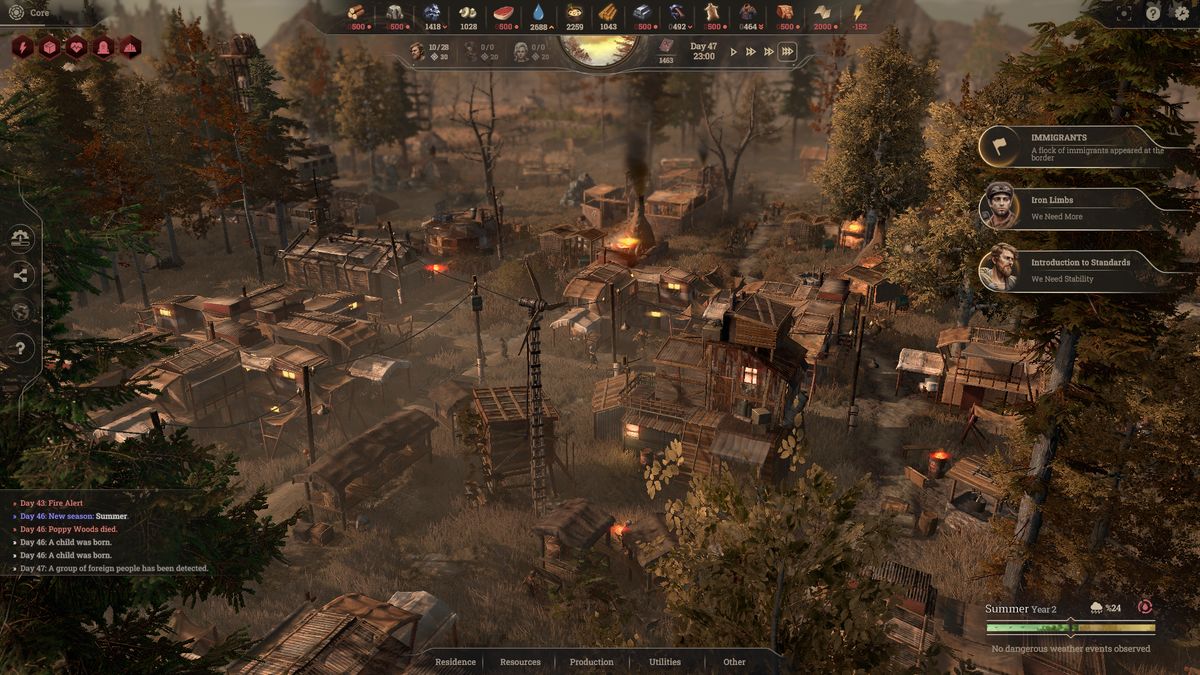1200x675 pixels.
Task: Click the red tombstone alert icon
Action: coord(103,47)
